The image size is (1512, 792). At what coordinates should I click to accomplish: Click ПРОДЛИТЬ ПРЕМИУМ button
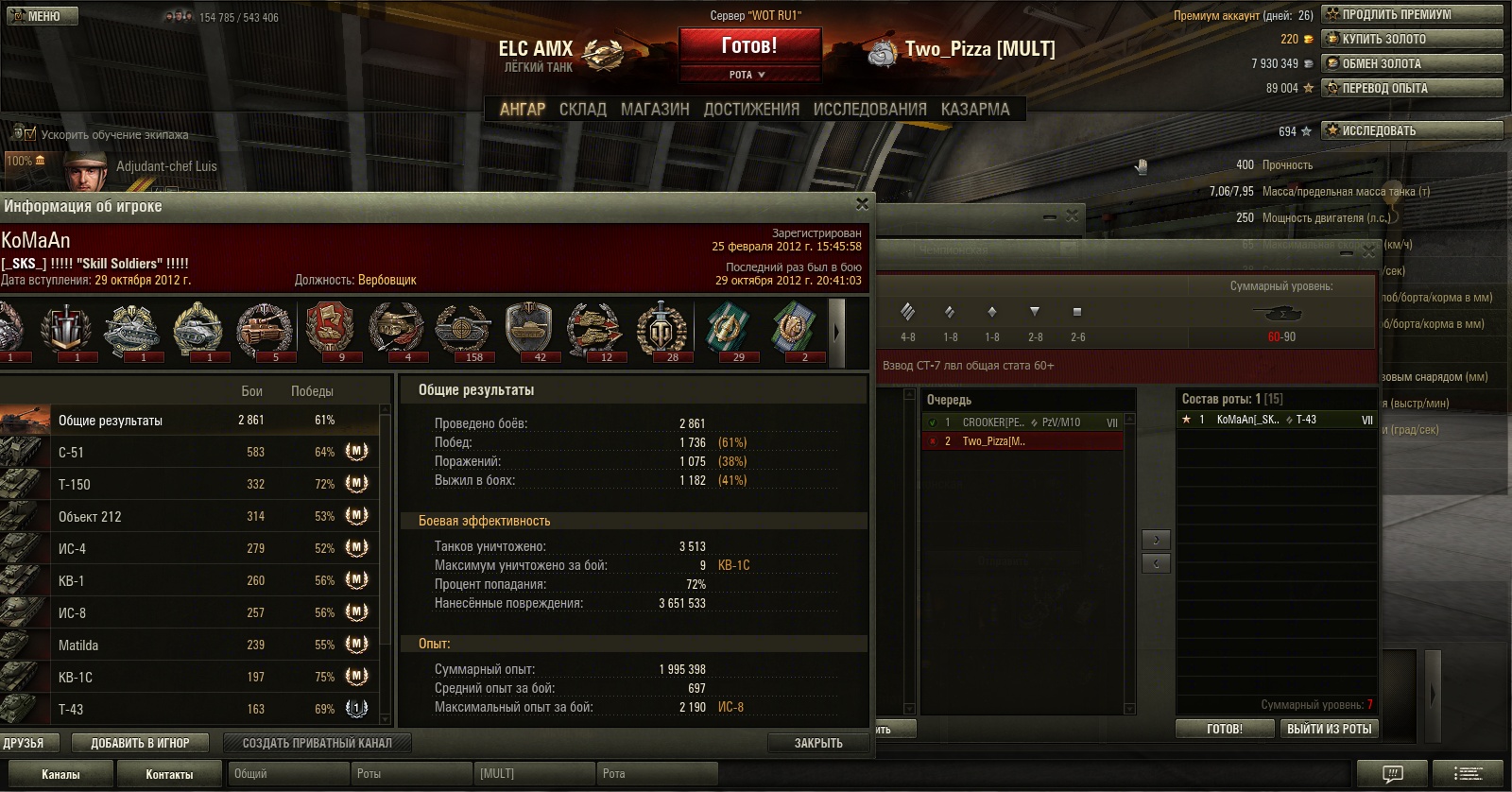1412,14
